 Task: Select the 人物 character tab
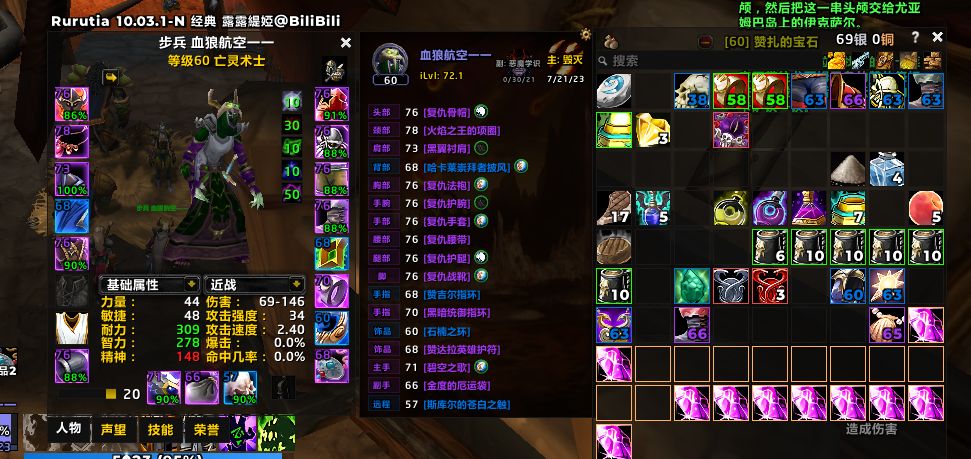tap(69, 429)
